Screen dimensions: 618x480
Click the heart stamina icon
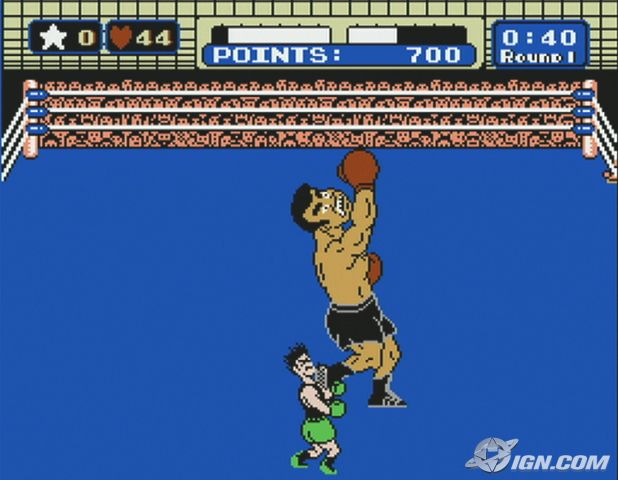121,39
